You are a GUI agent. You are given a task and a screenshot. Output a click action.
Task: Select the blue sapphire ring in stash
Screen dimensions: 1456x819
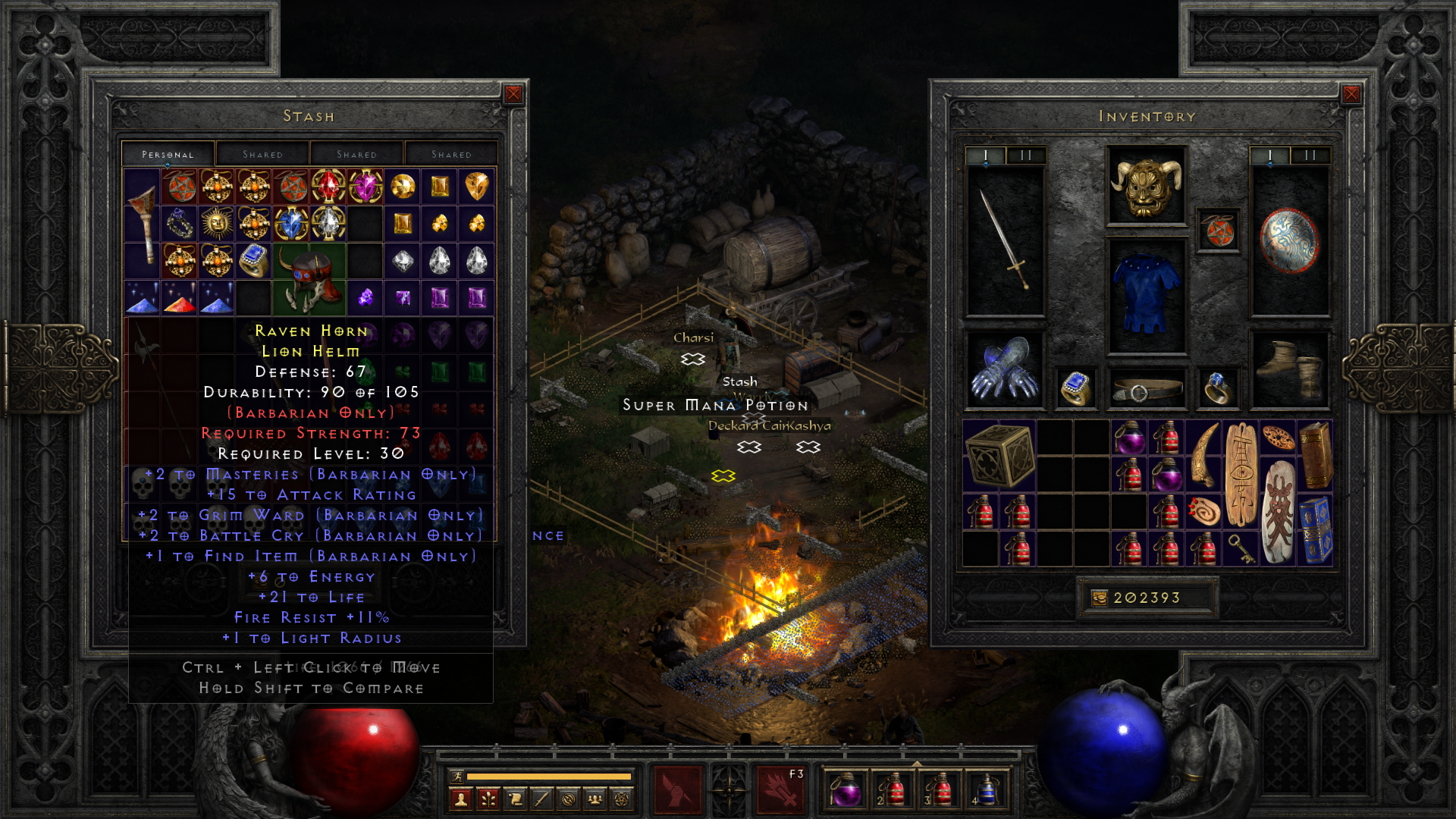pyautogui.click(x=253, y=261)
